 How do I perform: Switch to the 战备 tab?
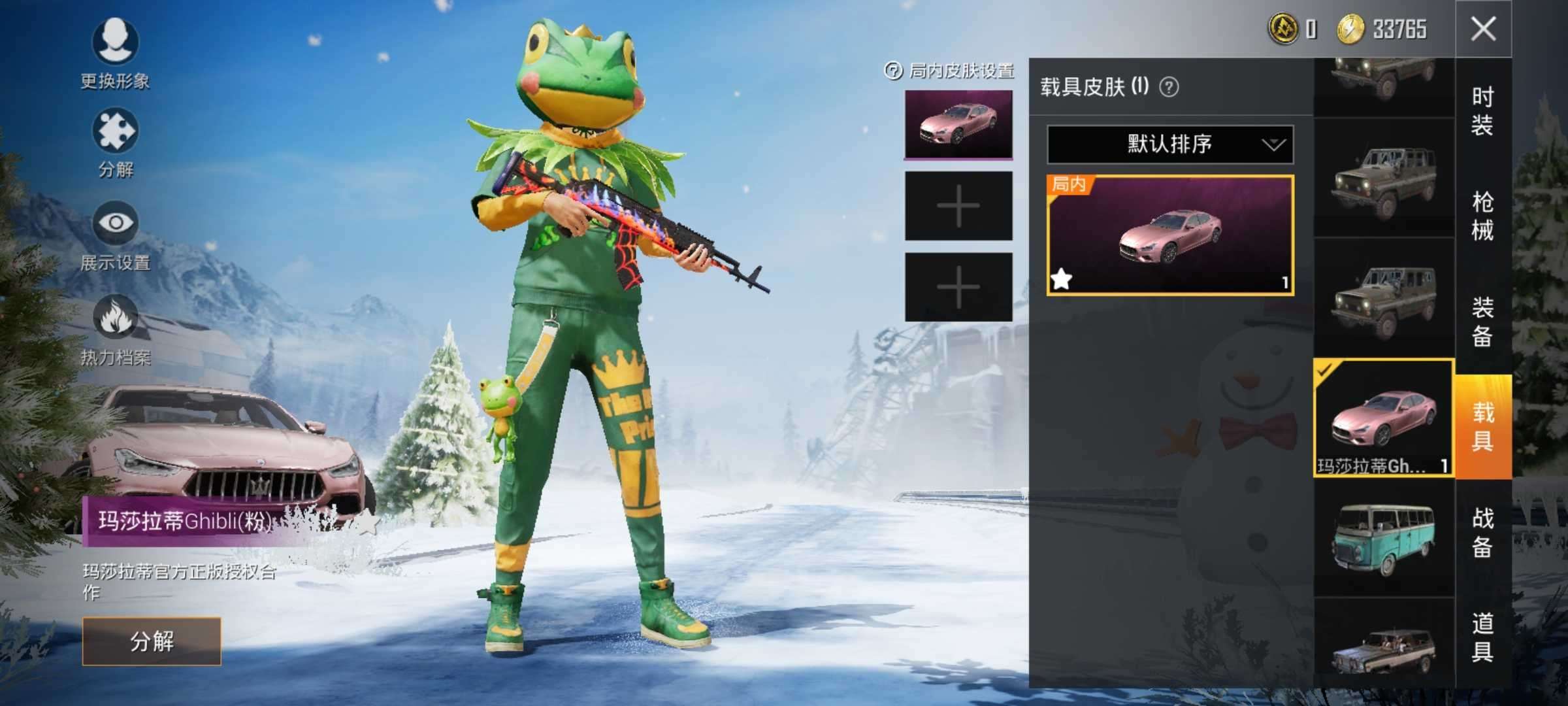pos(1482,532)
